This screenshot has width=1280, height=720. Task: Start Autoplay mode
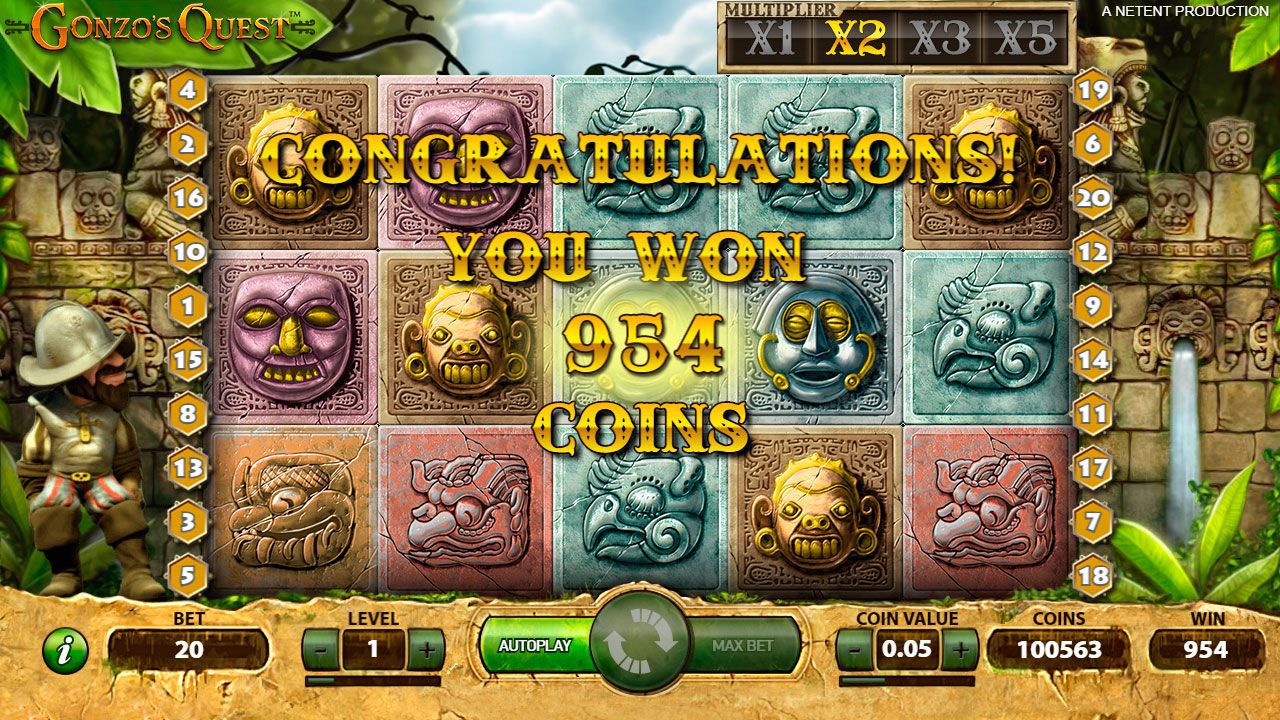(x=534, y=645)
